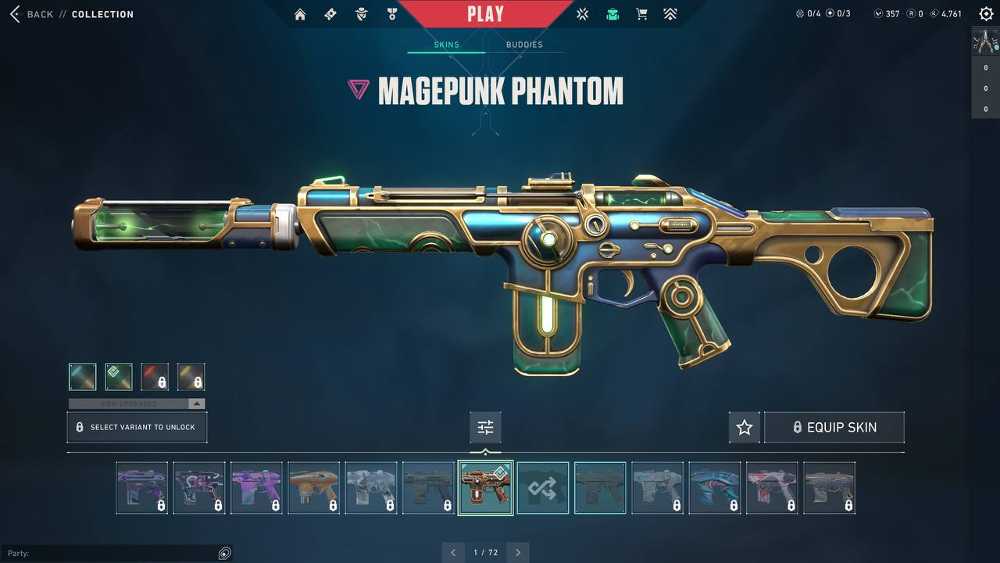
Task: Choose the locked red variant swatch
Action: (155, 377)
